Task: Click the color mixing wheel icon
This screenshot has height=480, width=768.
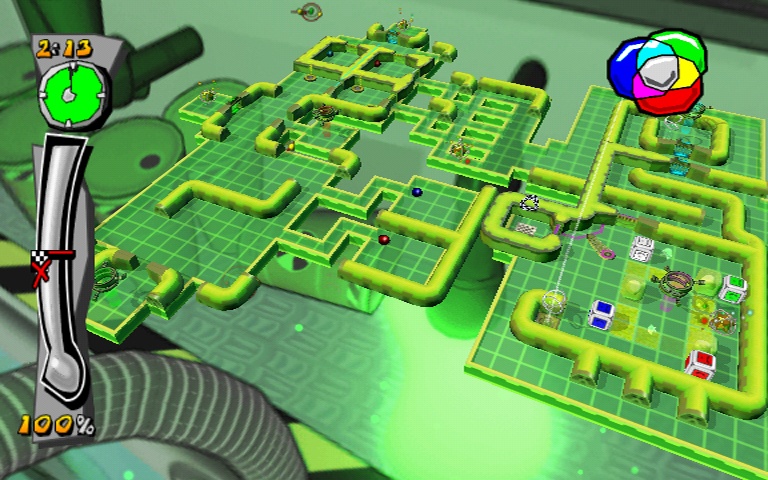Action: coord(659,69)
